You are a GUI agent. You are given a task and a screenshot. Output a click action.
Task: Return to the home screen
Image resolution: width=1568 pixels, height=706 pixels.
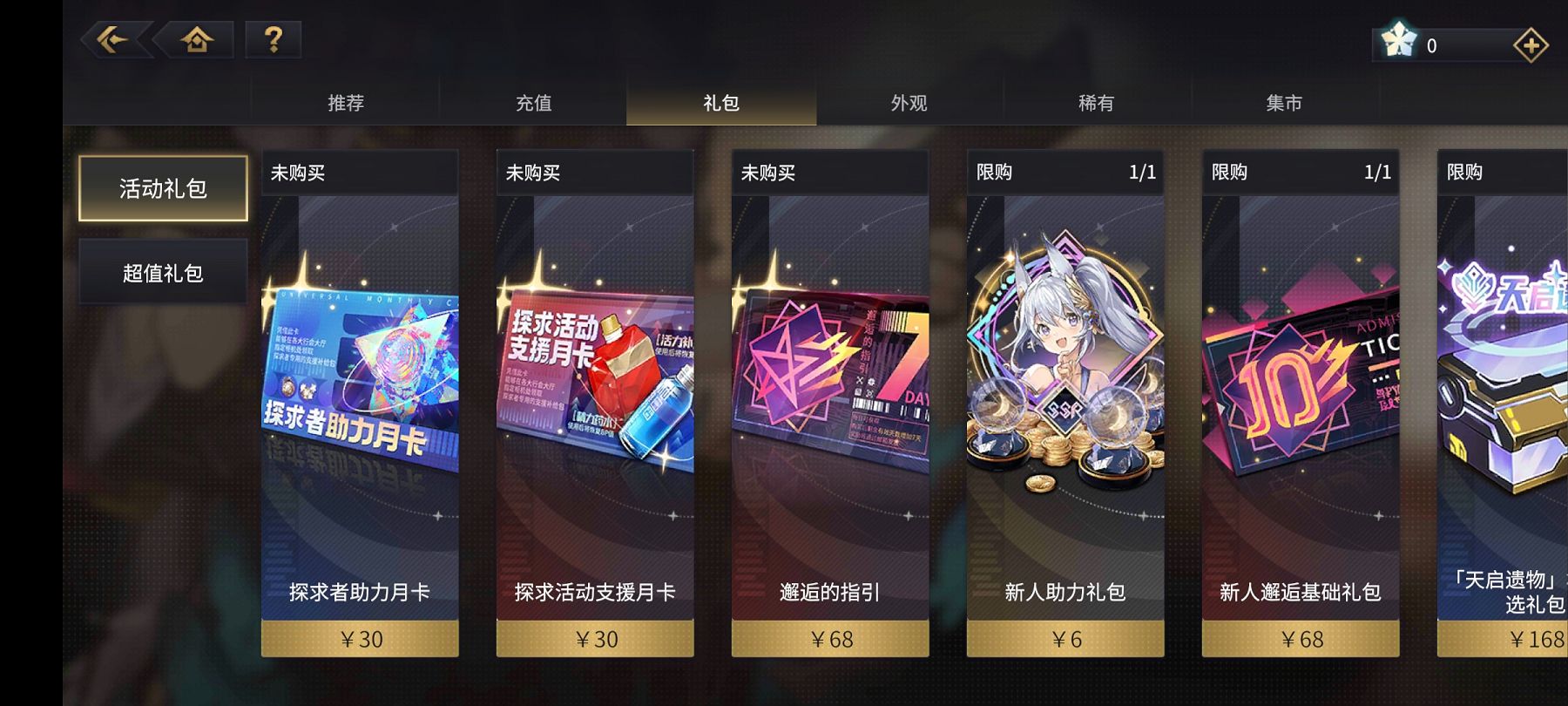coord(197,40)
